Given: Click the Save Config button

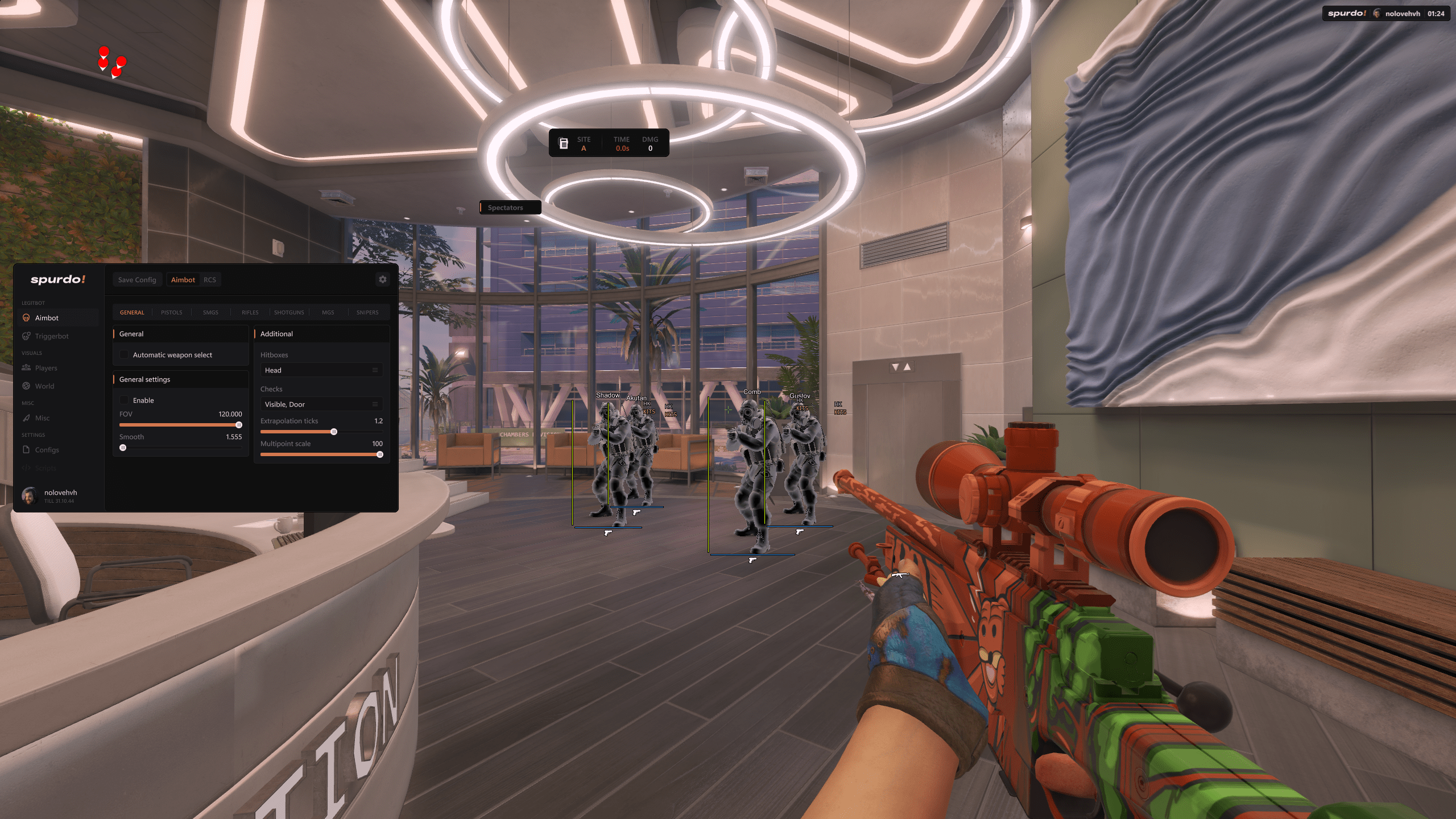Looking at the screenshot, I should click(x=137, y=280).
